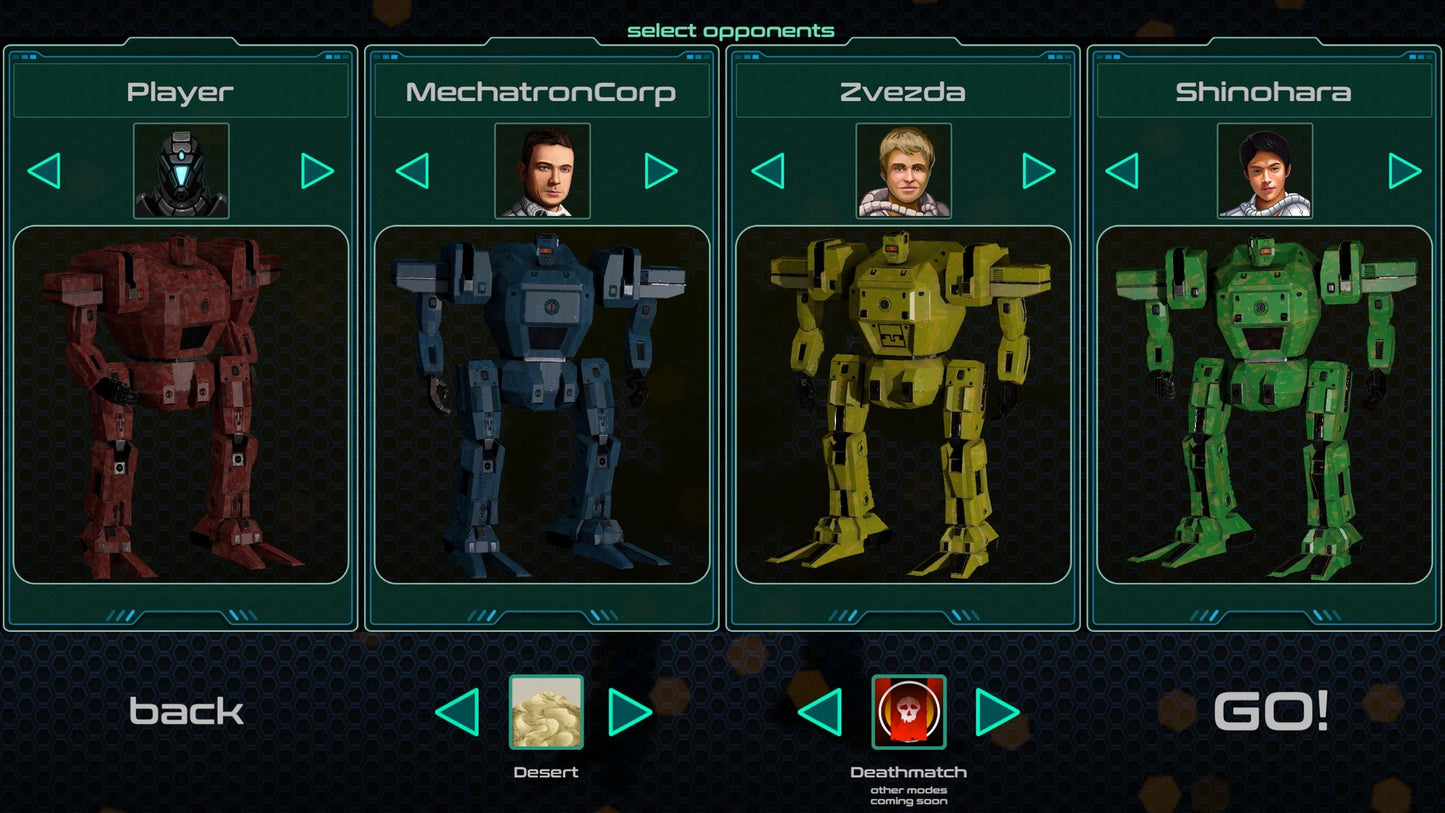Select the MechatronCorp pilot portrait

[x=541, y=169]
